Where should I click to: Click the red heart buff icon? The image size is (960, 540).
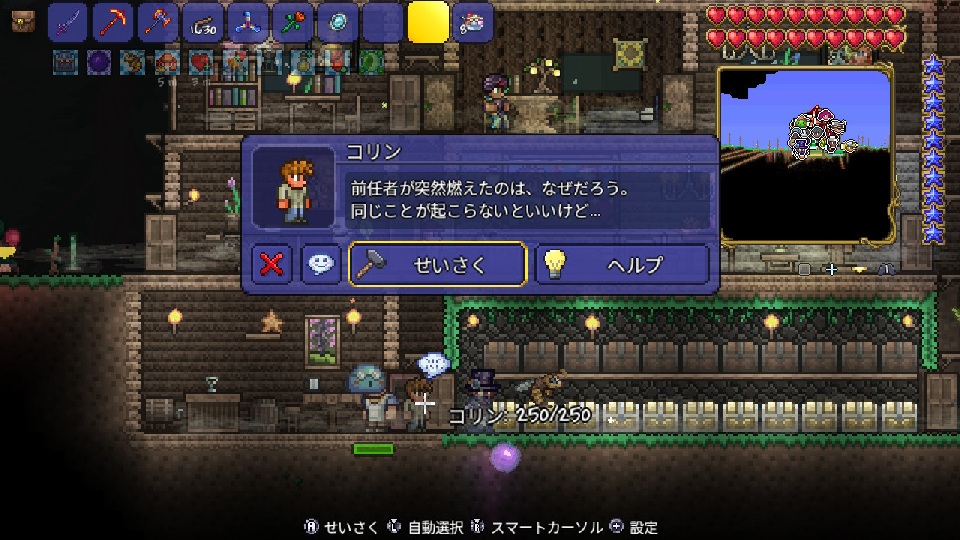(x=200, y=62)
